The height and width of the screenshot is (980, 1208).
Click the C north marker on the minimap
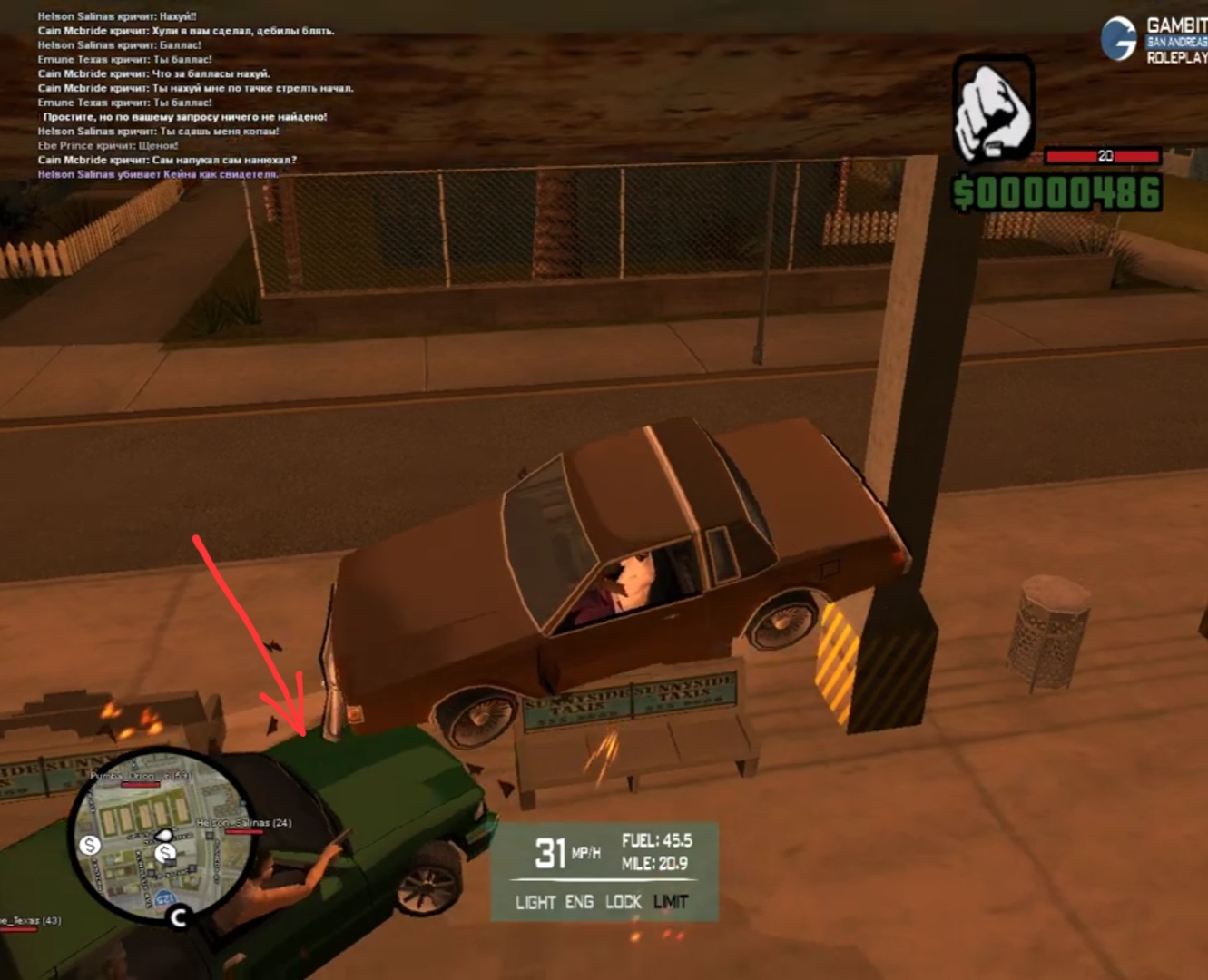[x=178, y=918]
